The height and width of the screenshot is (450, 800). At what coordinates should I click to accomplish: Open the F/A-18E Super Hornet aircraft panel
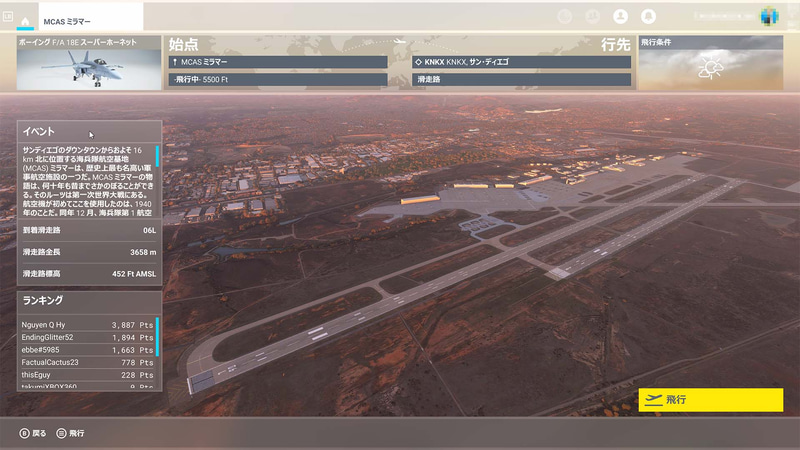[90, 64]
